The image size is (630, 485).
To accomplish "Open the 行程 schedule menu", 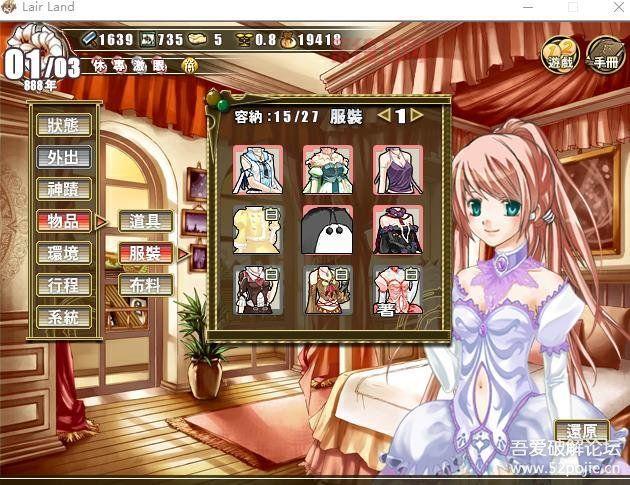I will coord(64,285).
